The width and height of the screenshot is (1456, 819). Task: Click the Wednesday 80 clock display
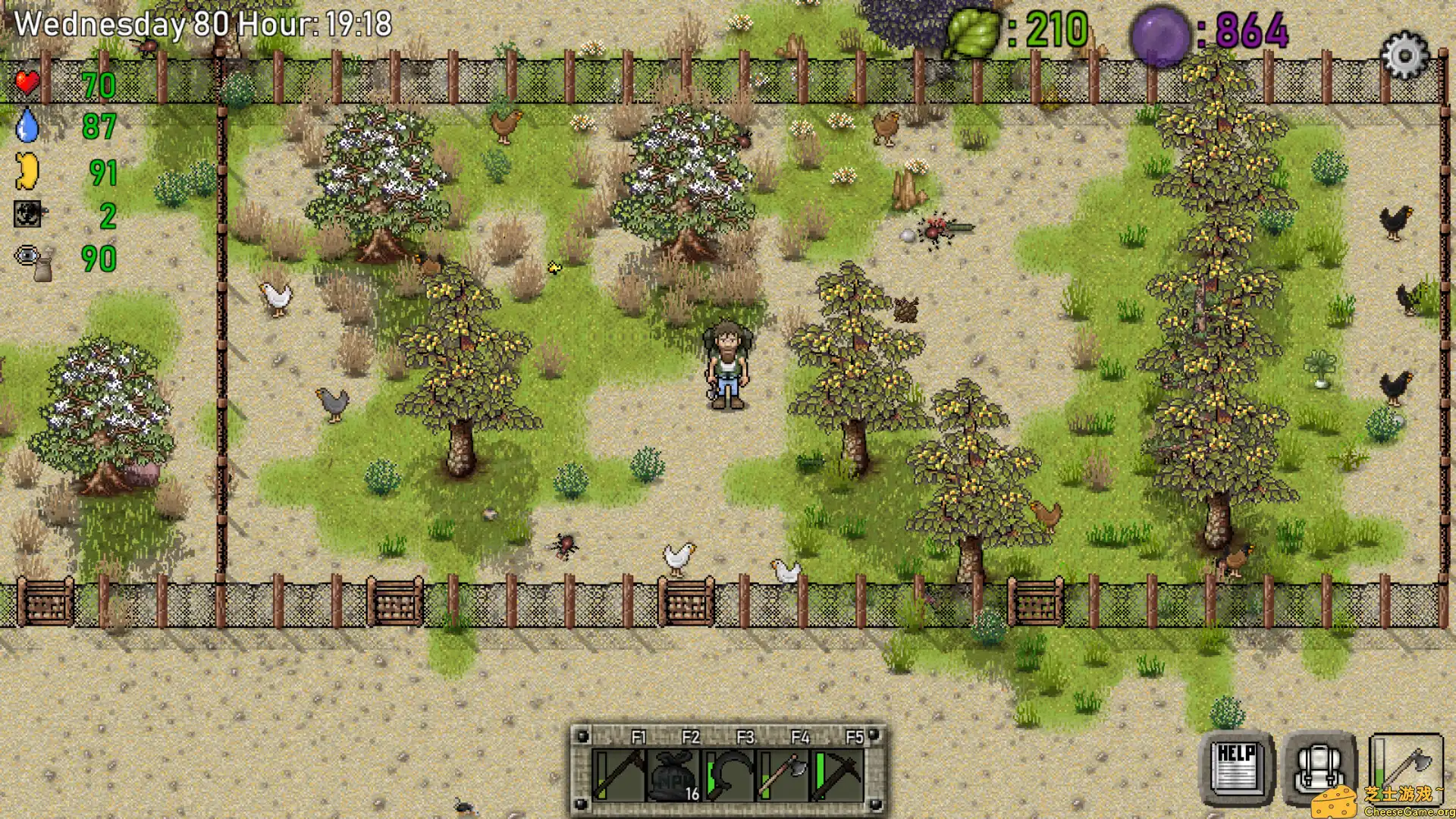click(201, 24)
